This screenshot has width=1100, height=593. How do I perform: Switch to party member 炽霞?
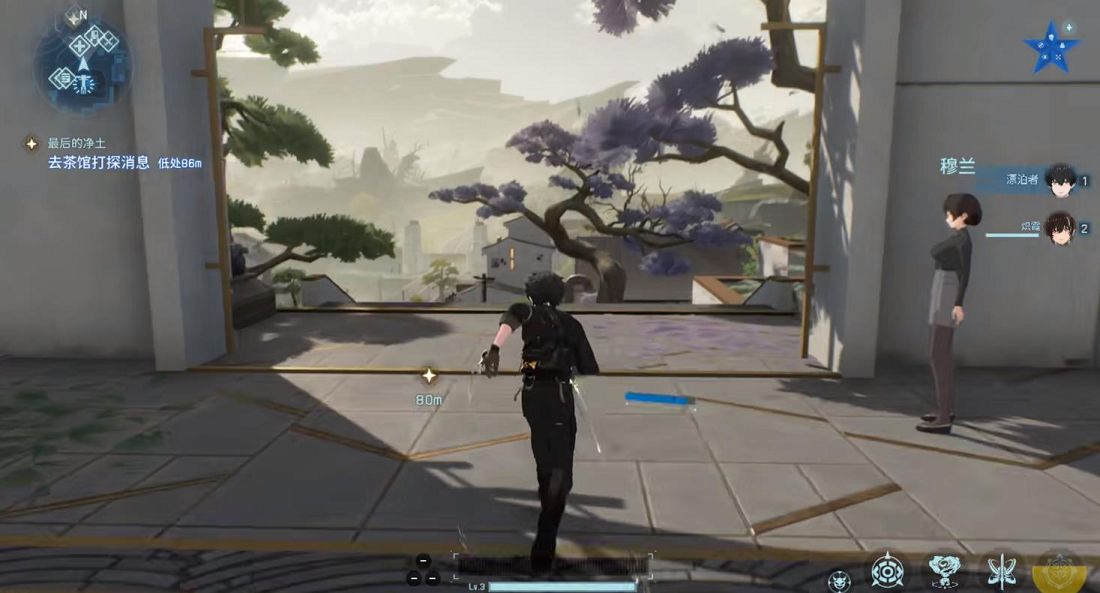point(1059,229)
